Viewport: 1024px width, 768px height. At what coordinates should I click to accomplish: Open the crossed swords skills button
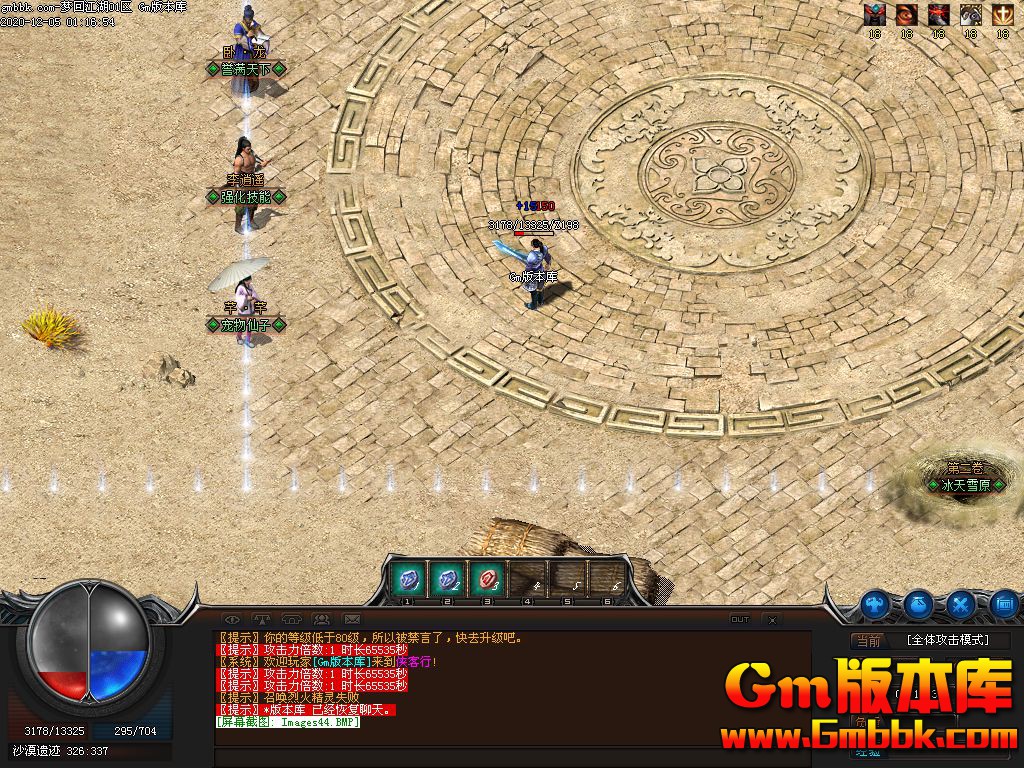click(x=962, y=604)
